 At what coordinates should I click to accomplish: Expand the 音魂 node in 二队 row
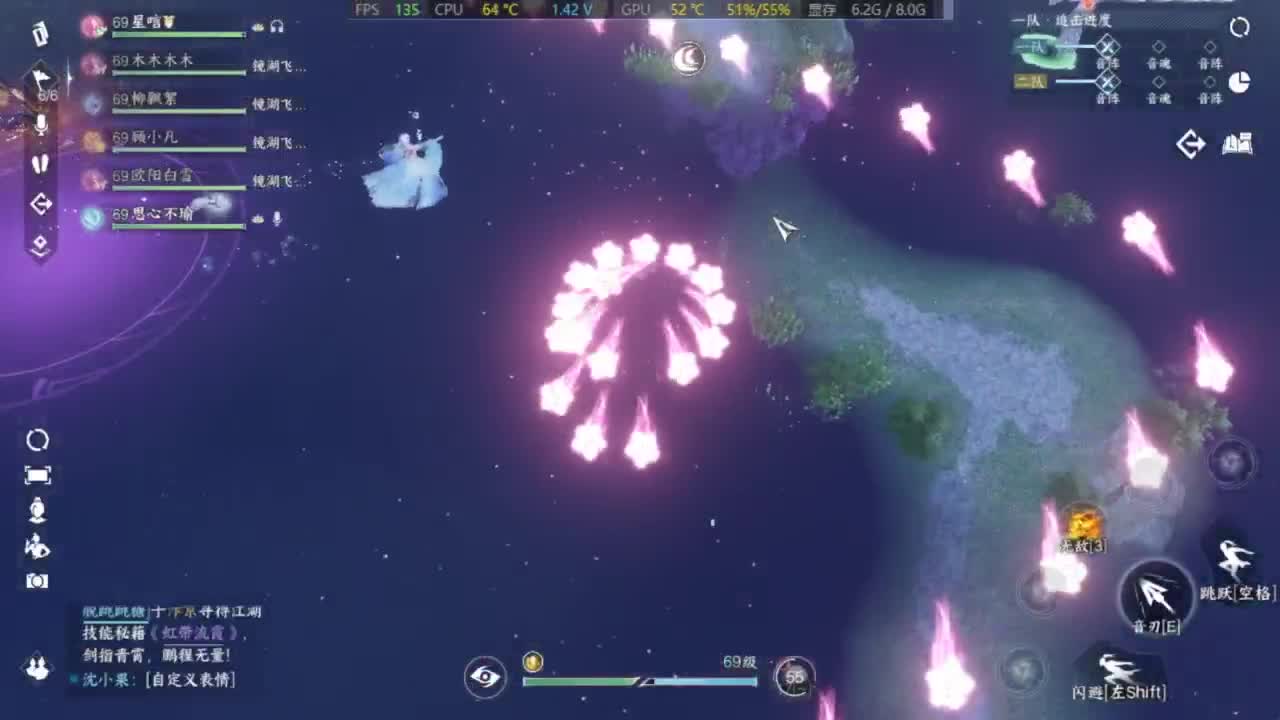1158,82
